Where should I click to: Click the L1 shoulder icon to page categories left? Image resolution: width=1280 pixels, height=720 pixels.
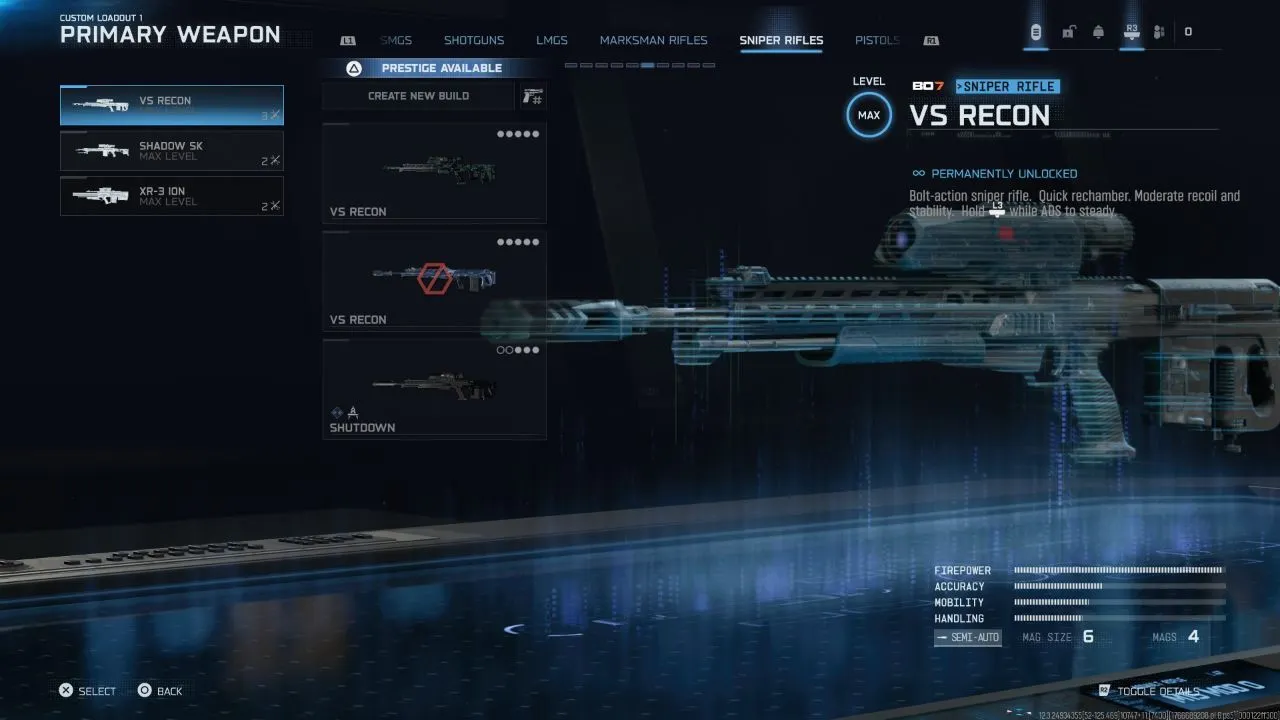pos(348,40)
